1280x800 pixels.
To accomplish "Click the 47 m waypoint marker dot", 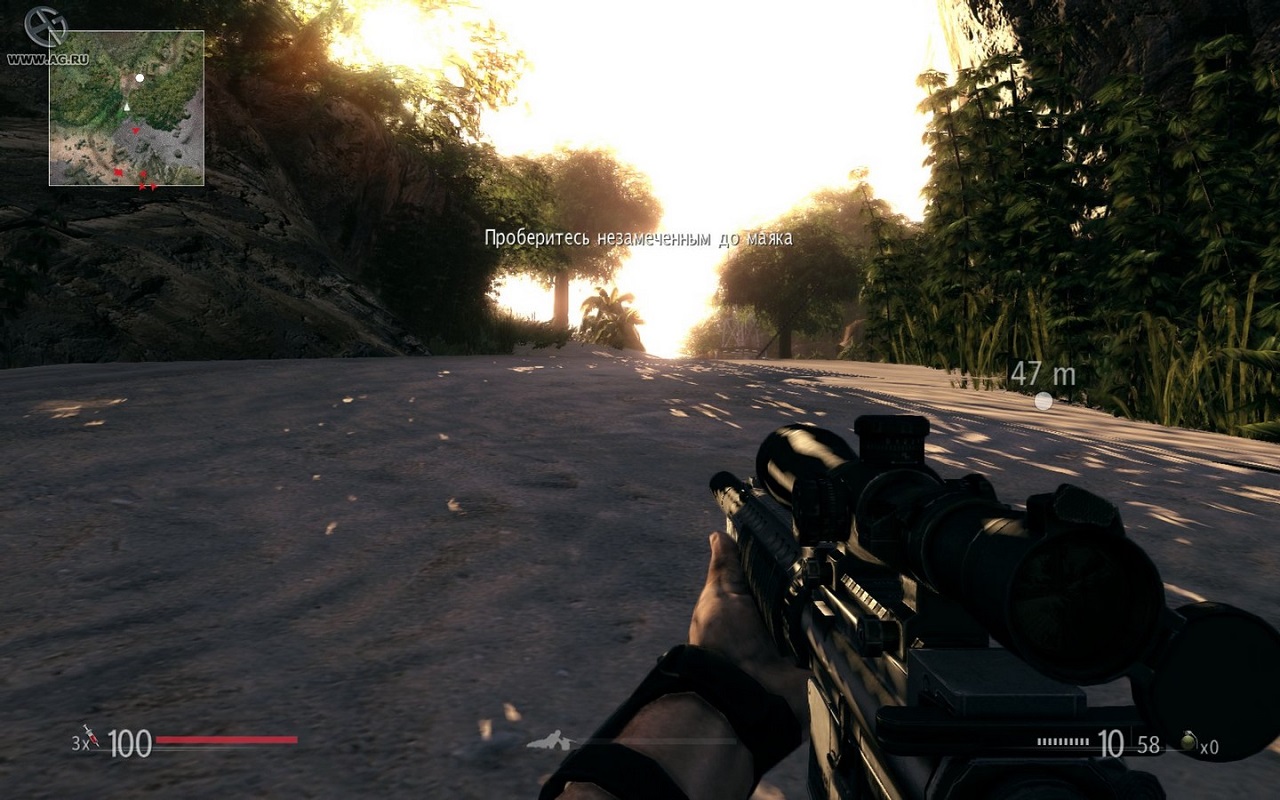I will point(1043,401).
